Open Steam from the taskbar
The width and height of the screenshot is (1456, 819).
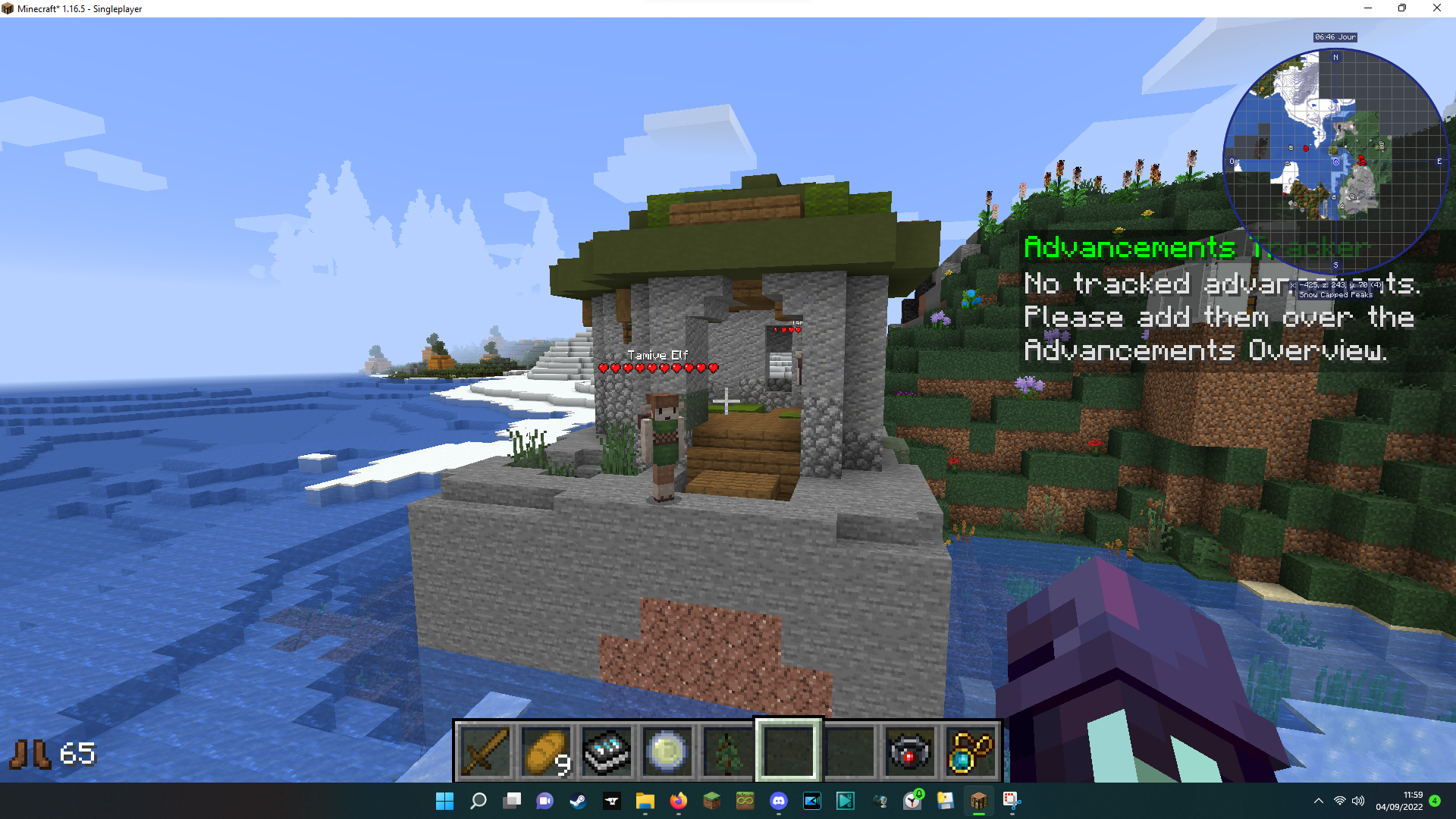(x=579, y=801)
